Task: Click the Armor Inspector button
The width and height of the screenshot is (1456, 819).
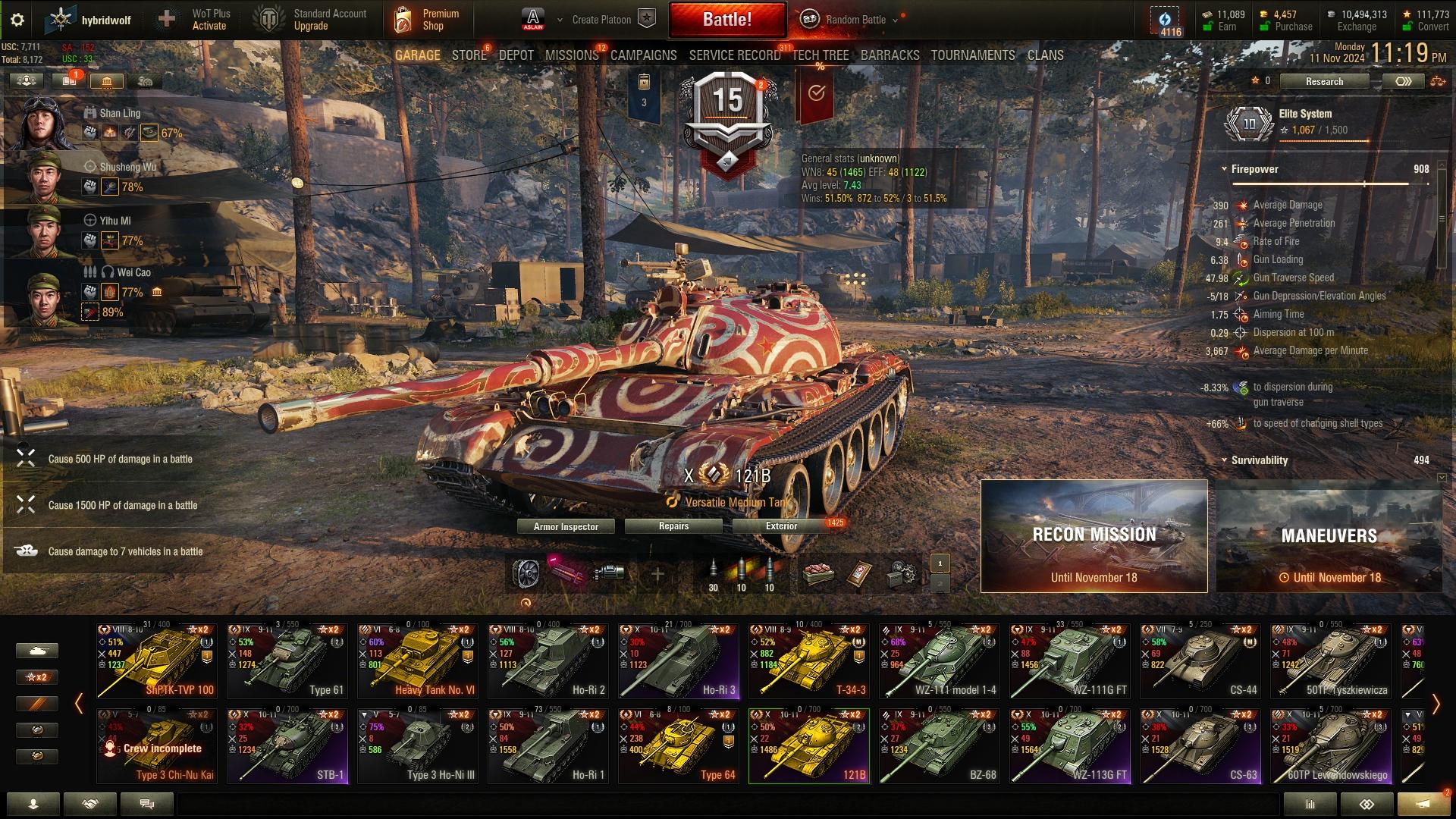Action: click(566, 526)
